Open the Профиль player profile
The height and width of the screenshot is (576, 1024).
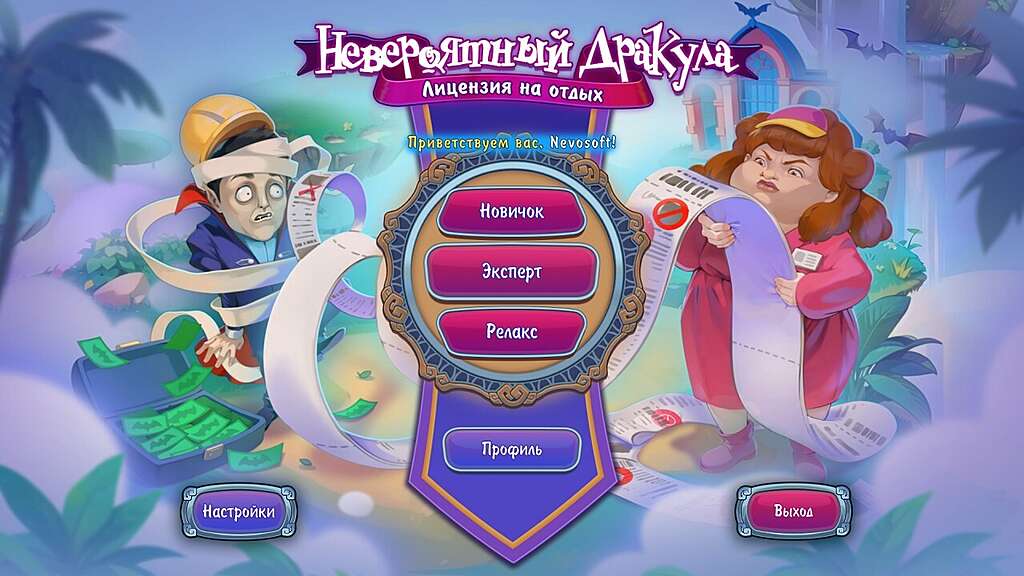click(511, 449)
